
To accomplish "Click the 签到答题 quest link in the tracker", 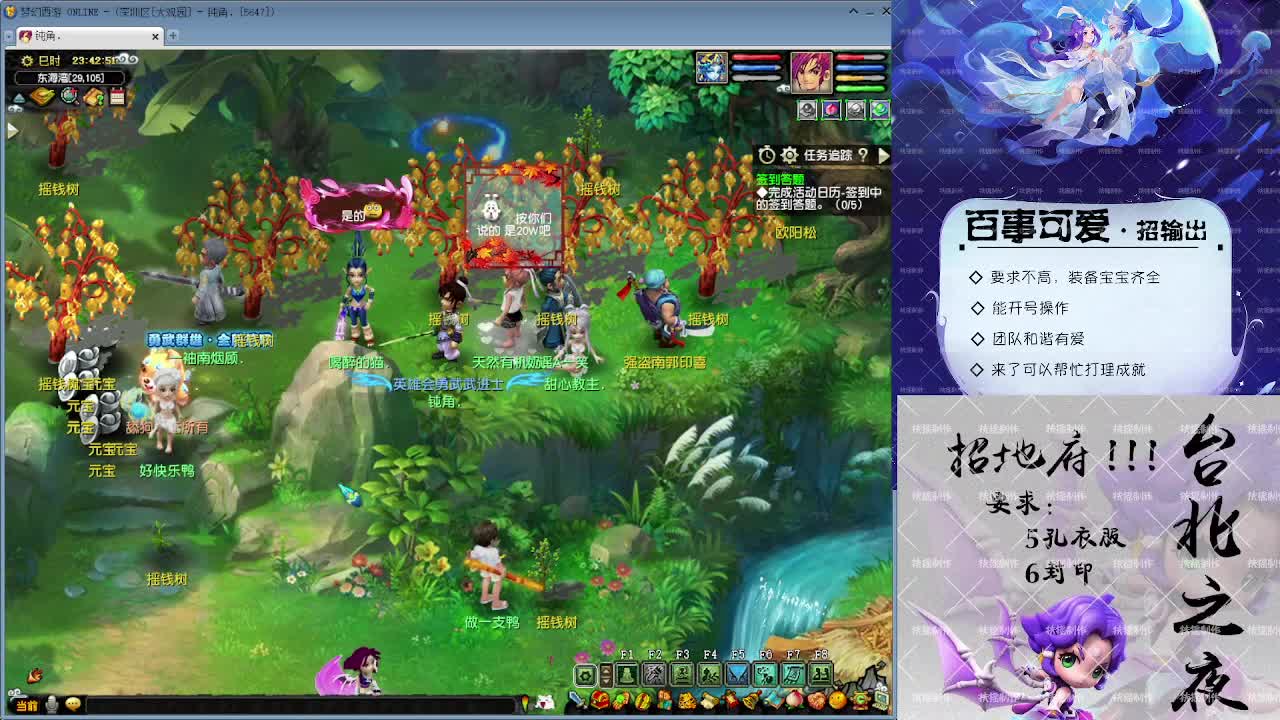I will (x=781, y=179).
